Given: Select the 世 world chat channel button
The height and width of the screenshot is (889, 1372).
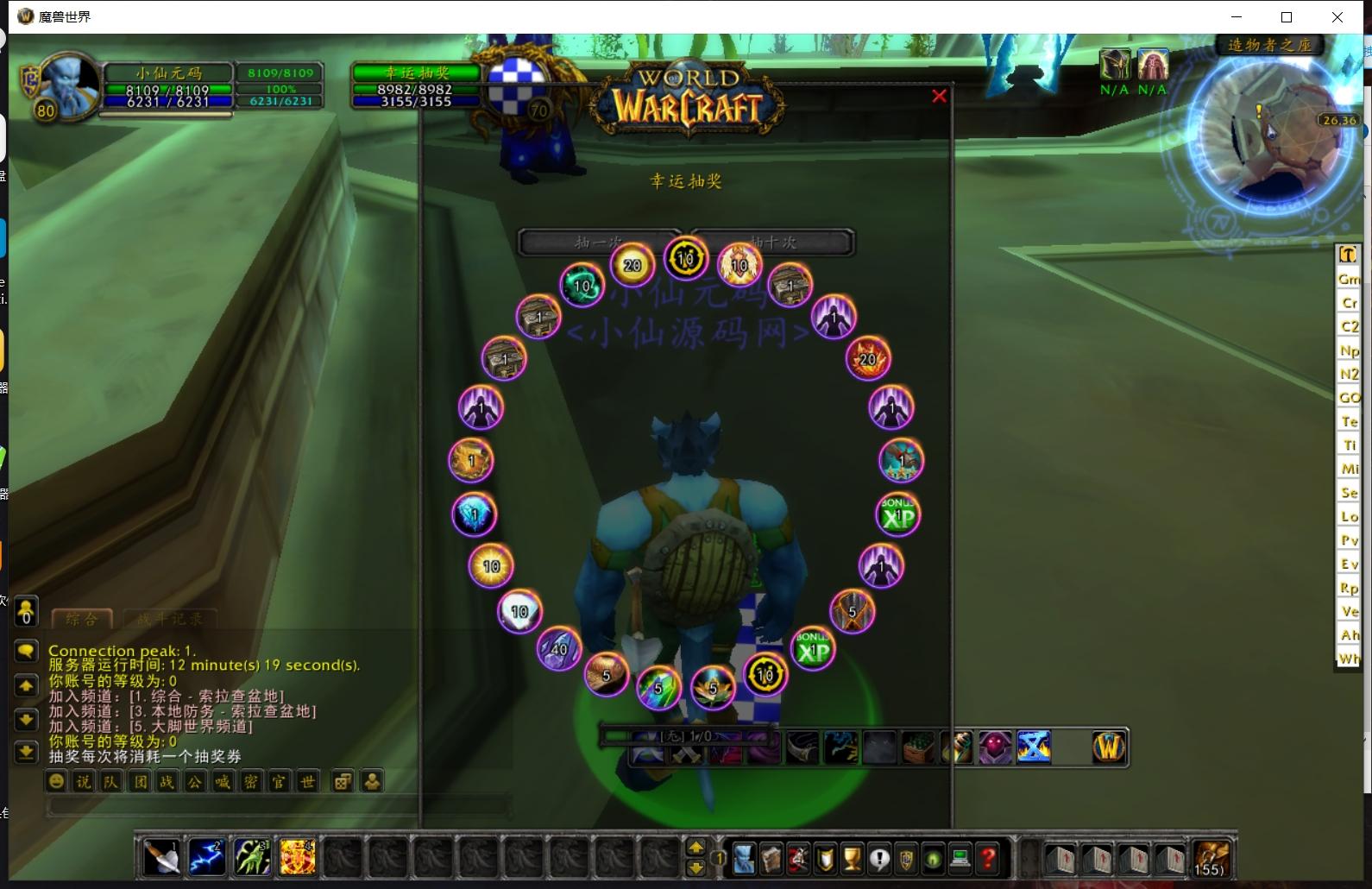Looking at the screenshot, I should (x=307, y=782).
